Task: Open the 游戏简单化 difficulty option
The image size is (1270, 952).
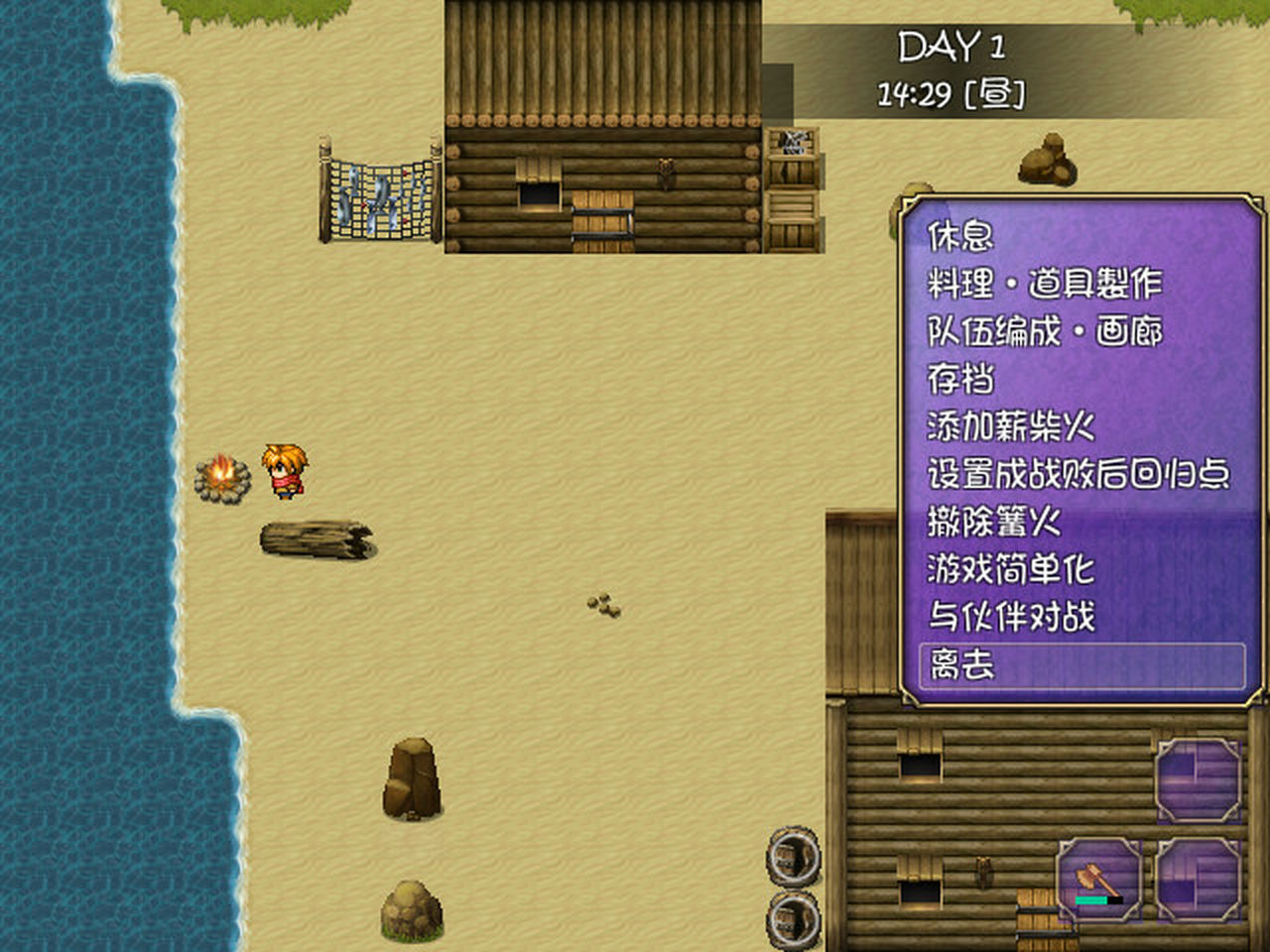Action: 1010,569
